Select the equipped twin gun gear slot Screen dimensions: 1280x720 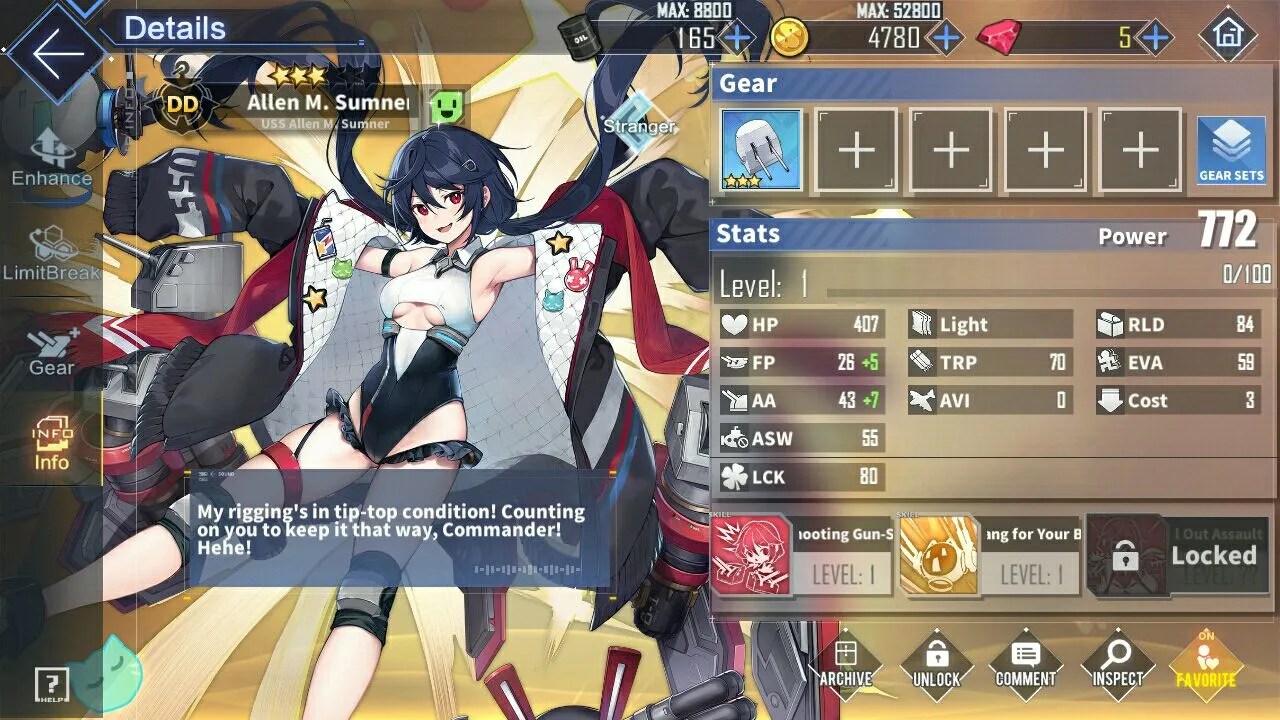[761, 150]
